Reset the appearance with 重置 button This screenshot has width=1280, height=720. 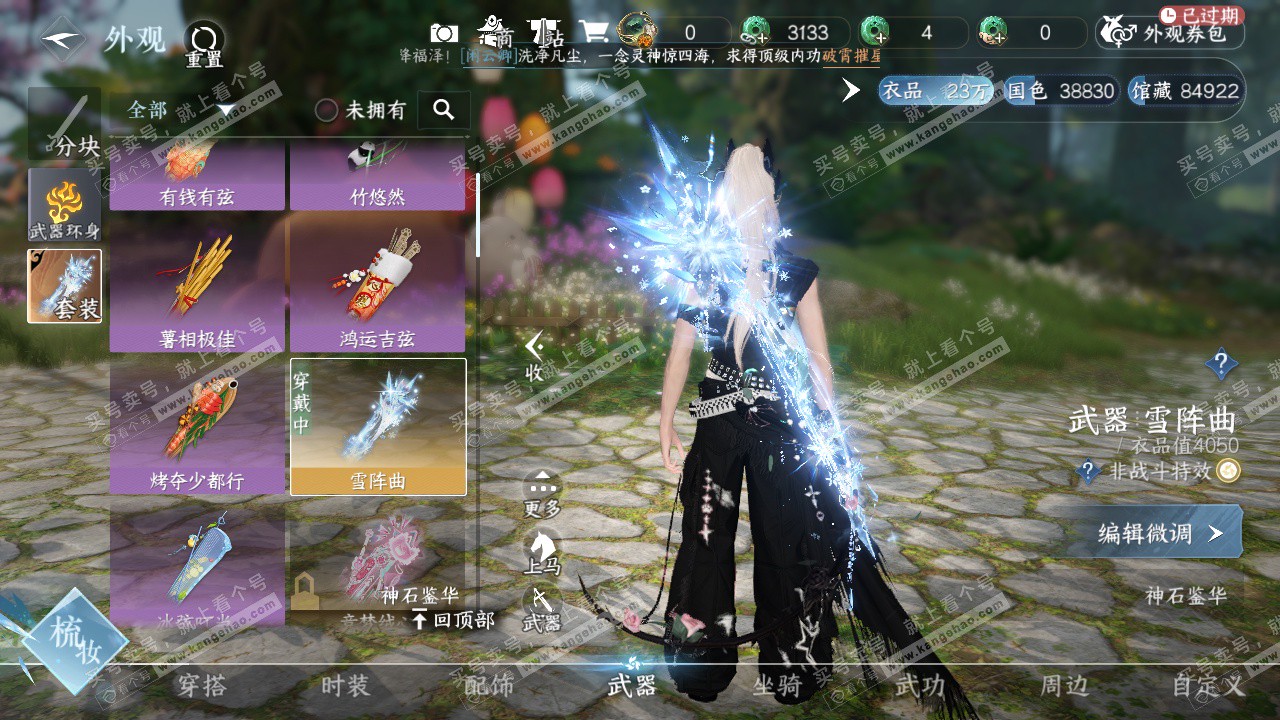[x=204, y=43]
